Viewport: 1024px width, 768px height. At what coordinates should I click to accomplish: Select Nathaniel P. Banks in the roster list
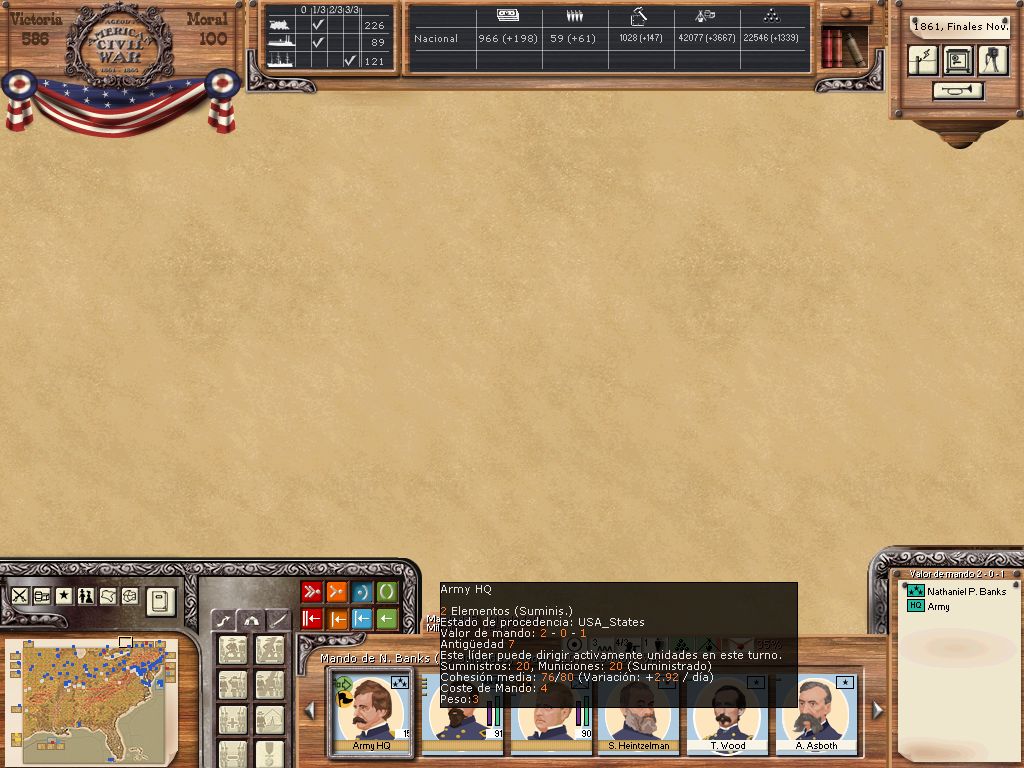pos(966,592)
